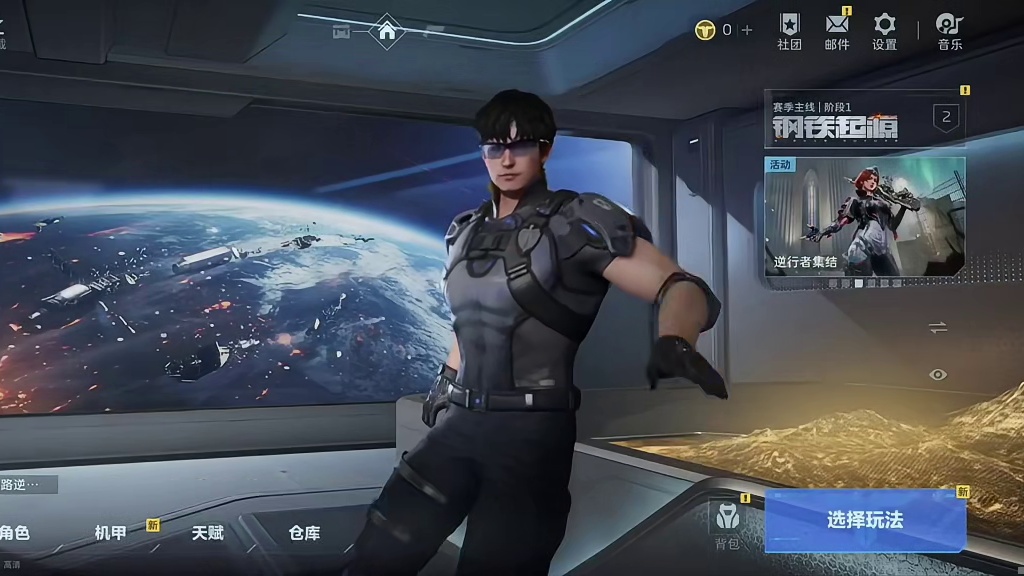Open the 社团 guild menu
Viewport: 1024px width, 576px height.
[789, 31]
